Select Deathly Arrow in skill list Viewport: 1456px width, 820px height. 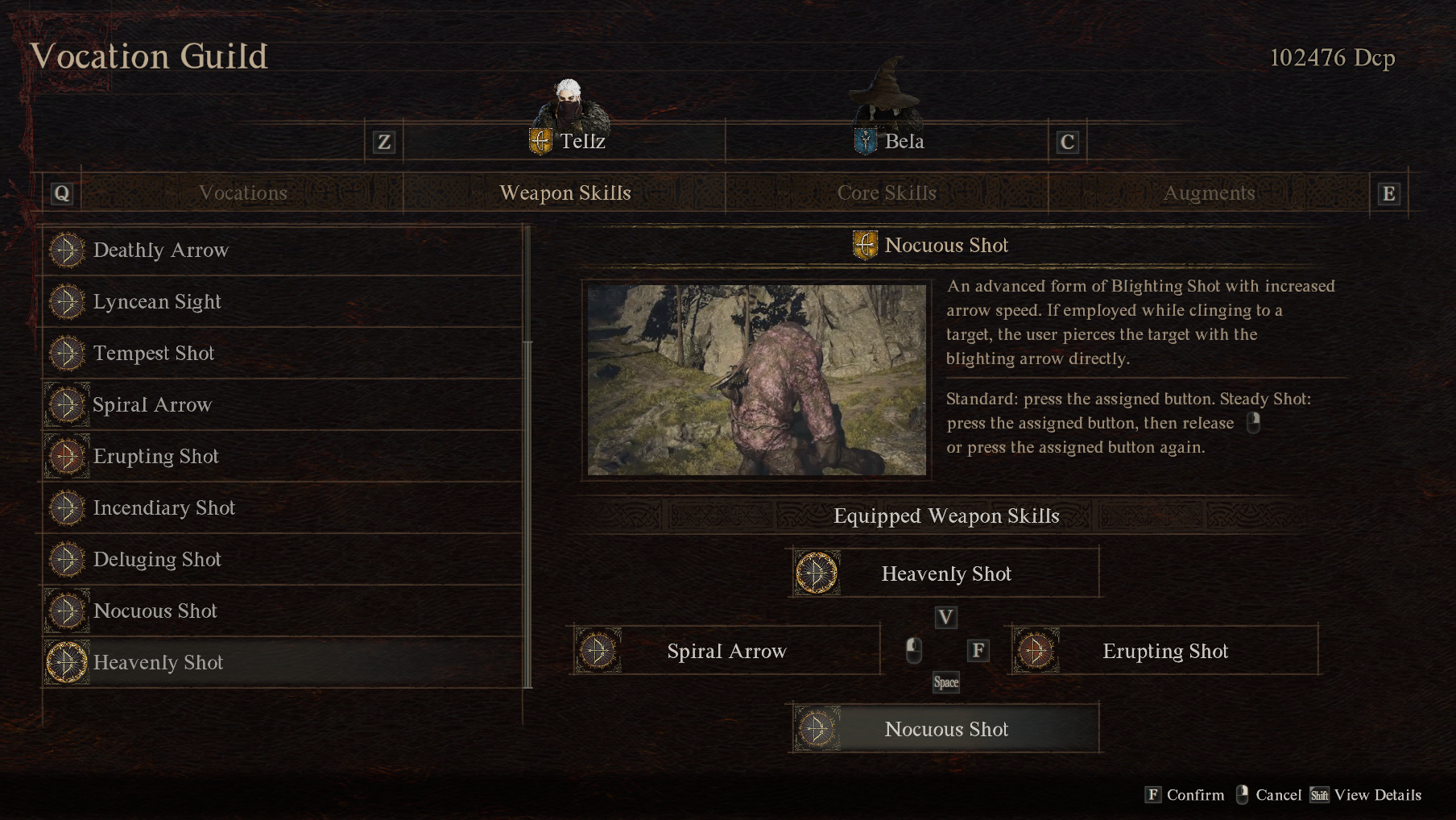tap(282, 251)
